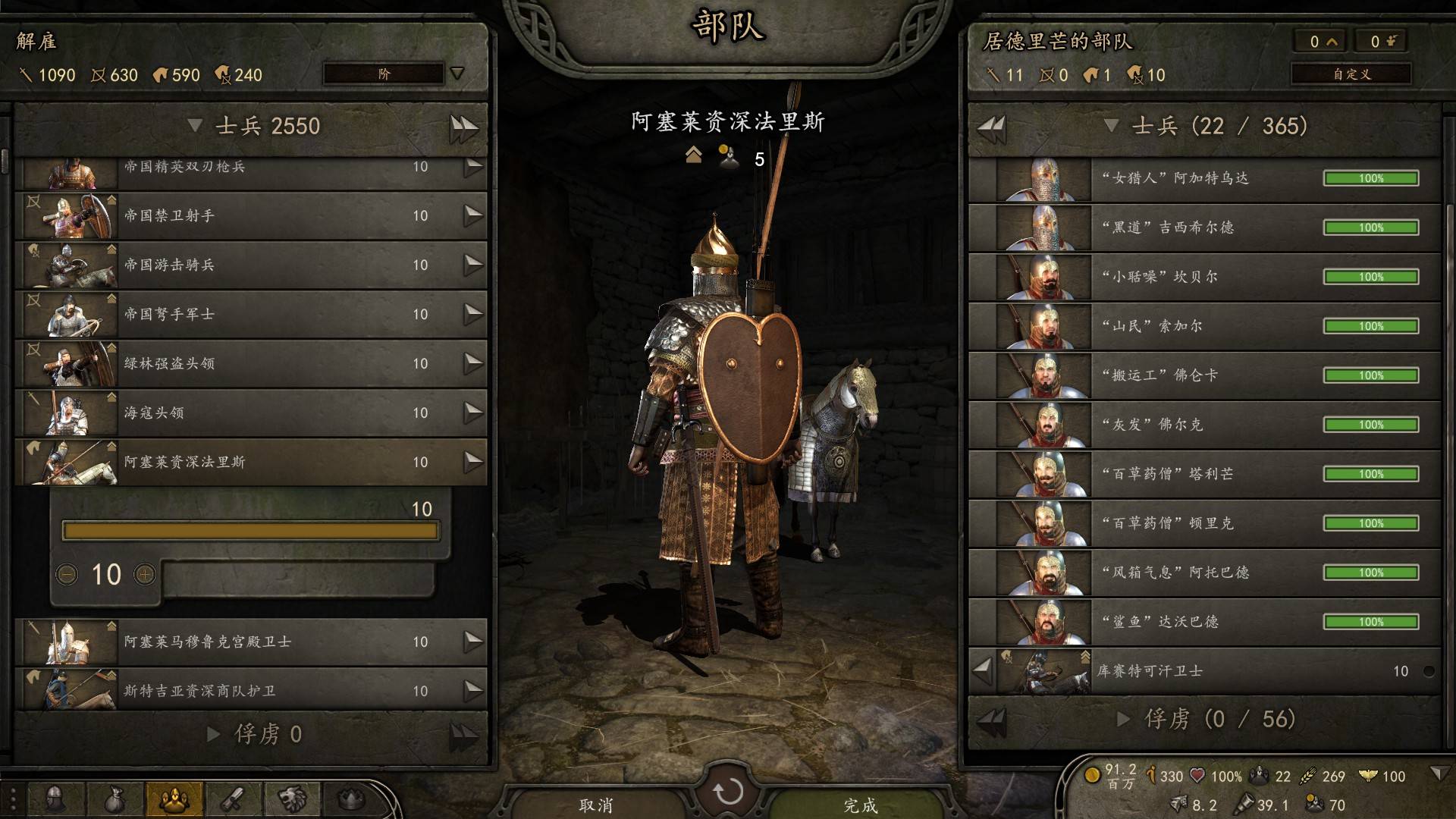Screen dimensions: 1456x819
Task: Select the 帝国游击骑兵 troop row
Action: point(250,265)
